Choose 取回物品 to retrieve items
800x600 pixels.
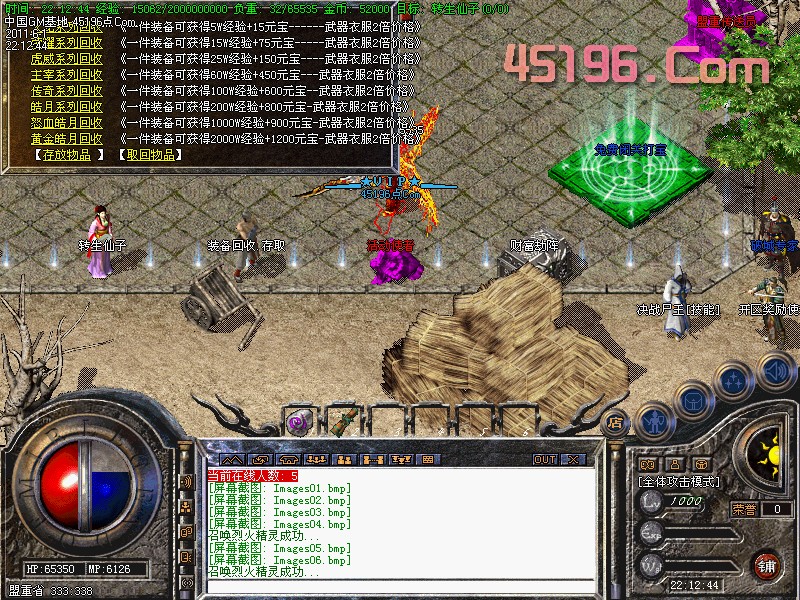coord(150,155)
